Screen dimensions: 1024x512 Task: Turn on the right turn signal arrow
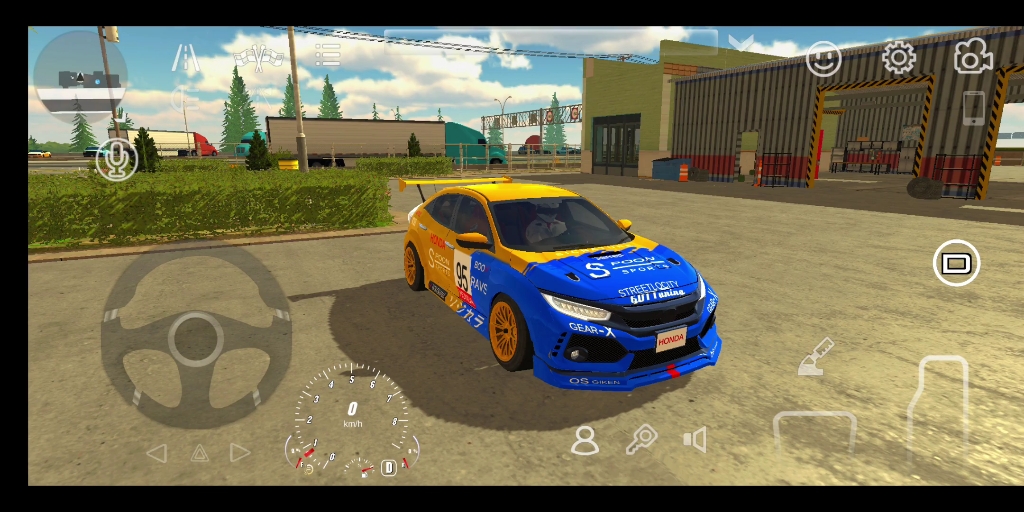click(x=240, y=453)
